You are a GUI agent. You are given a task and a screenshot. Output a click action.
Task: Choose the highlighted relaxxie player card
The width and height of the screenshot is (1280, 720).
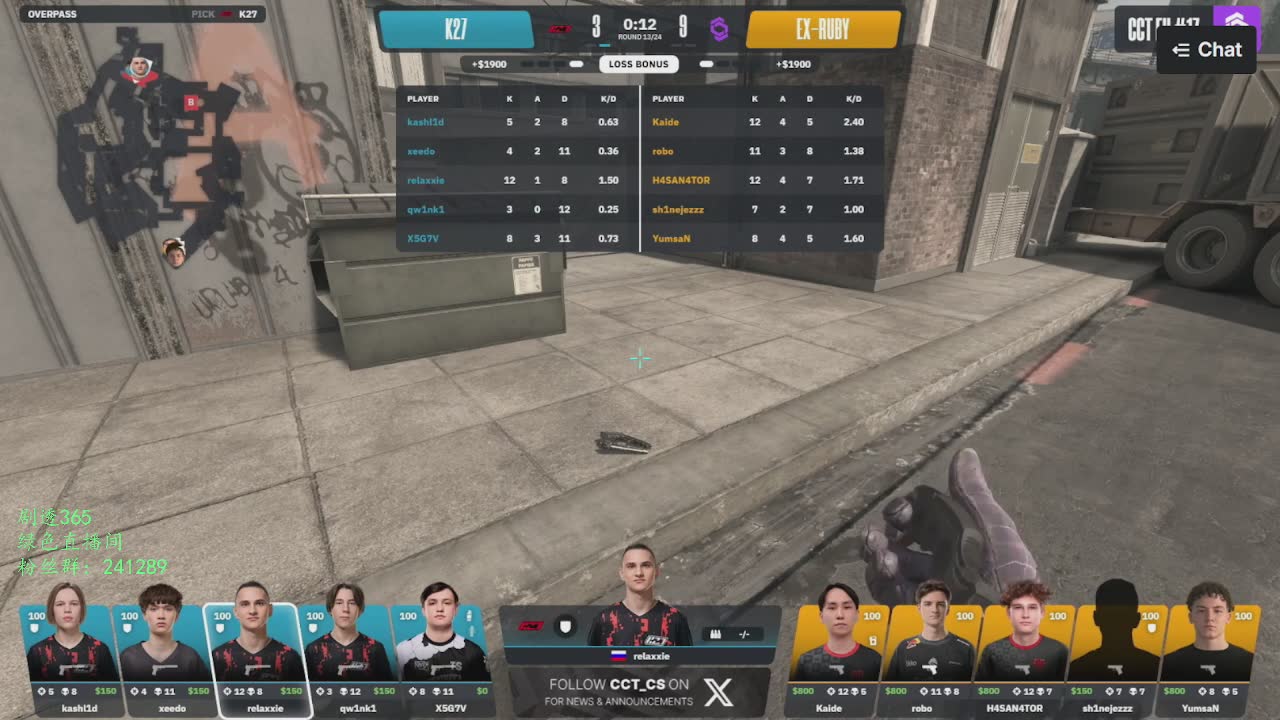[257, 655]
